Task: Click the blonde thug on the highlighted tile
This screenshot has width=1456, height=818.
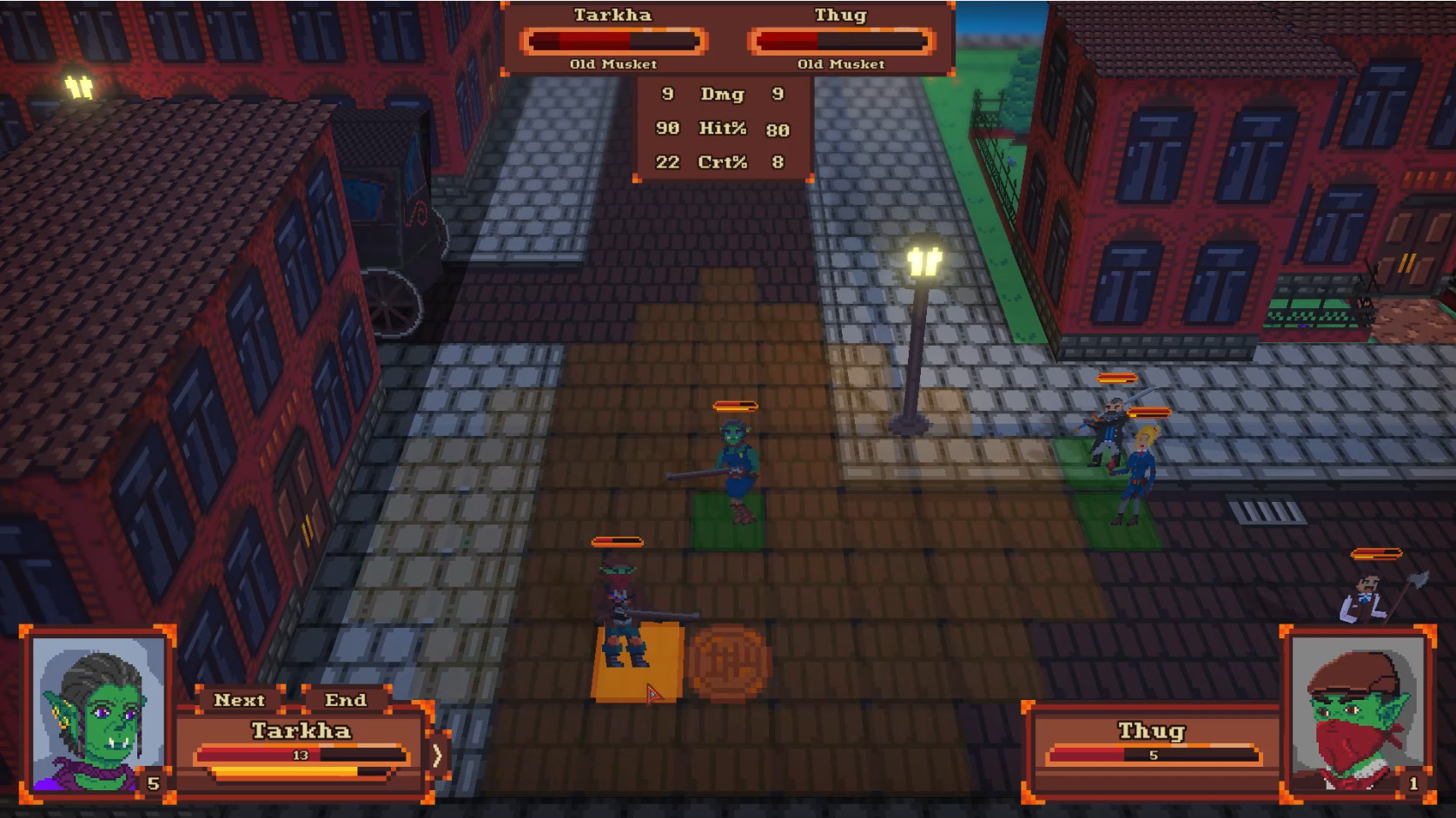Action: [x=1141, y=469]
